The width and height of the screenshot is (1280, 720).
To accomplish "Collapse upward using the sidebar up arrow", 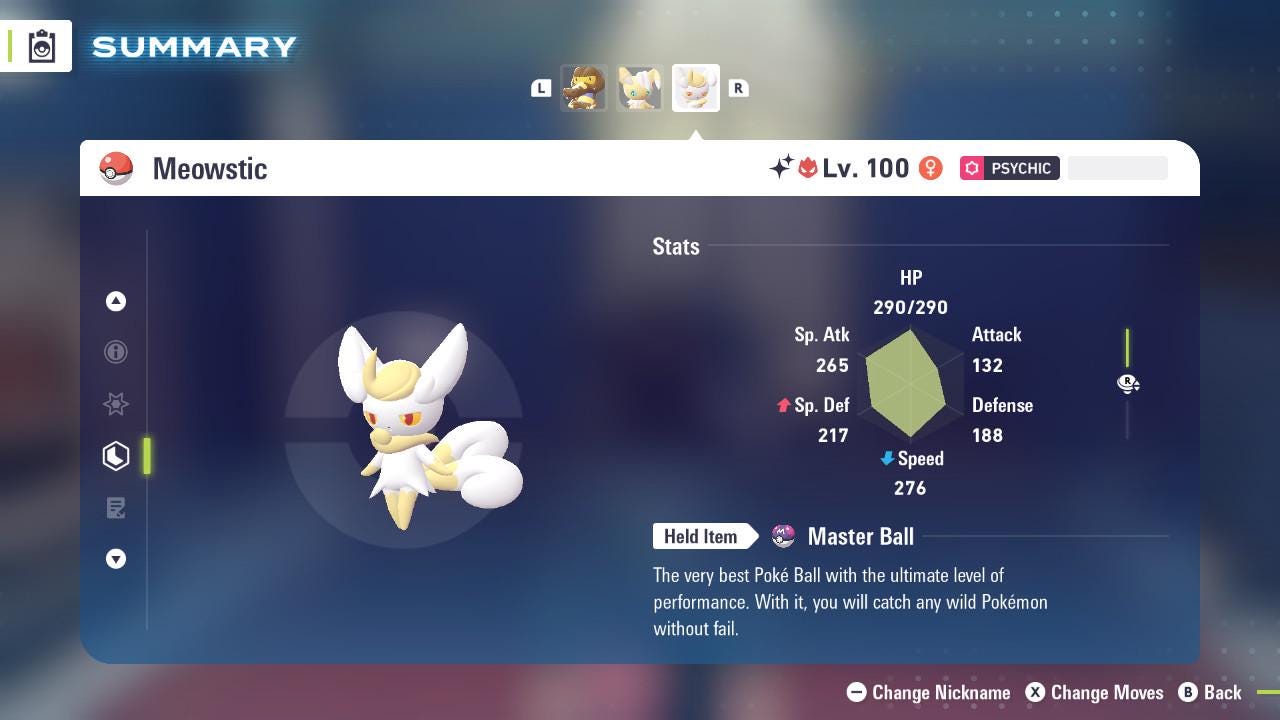I will [116, 301].
